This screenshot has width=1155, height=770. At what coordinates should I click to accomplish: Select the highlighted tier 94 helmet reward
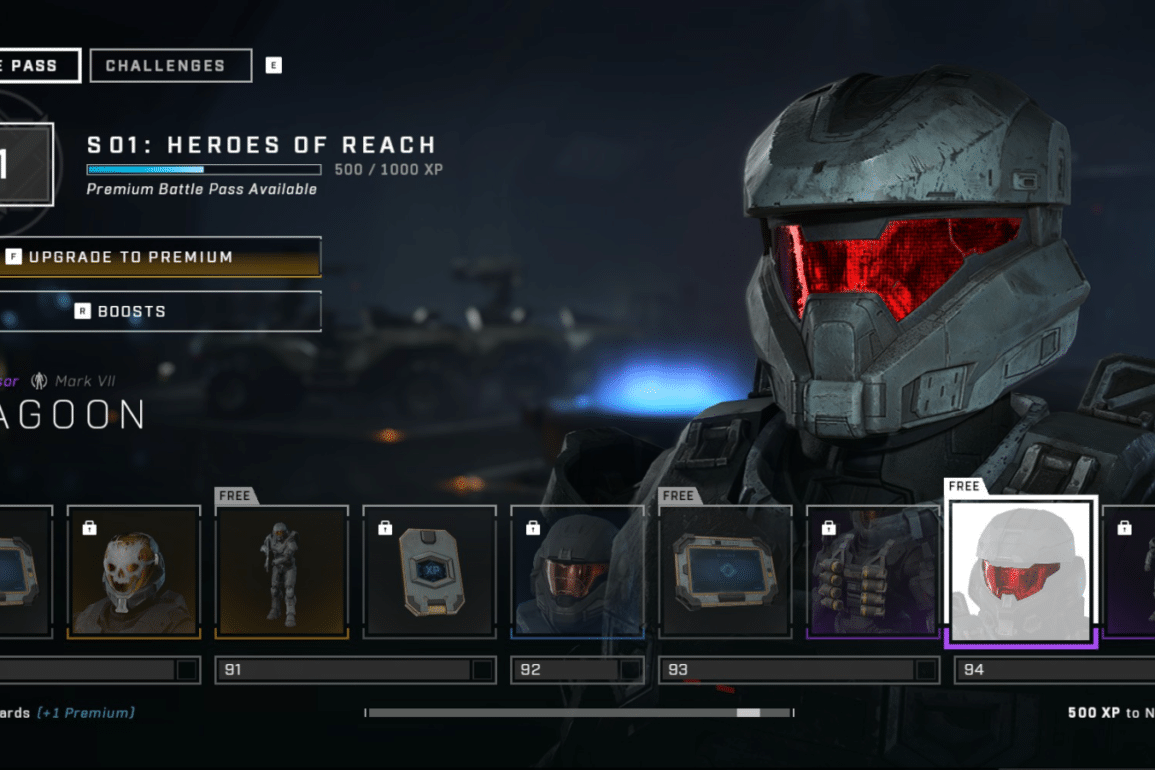click(x=1021, y=572)
